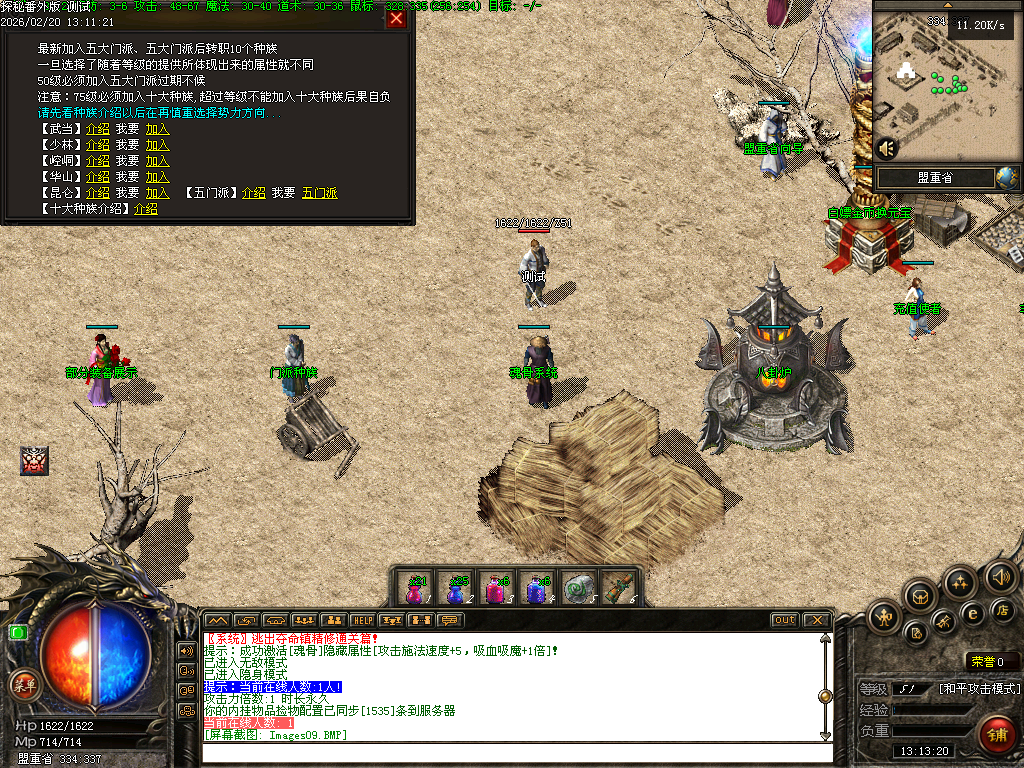Choose the underlined 五门派 join link
The image size is (1024, 768).
pyautogui.click(x=320, y=193)
